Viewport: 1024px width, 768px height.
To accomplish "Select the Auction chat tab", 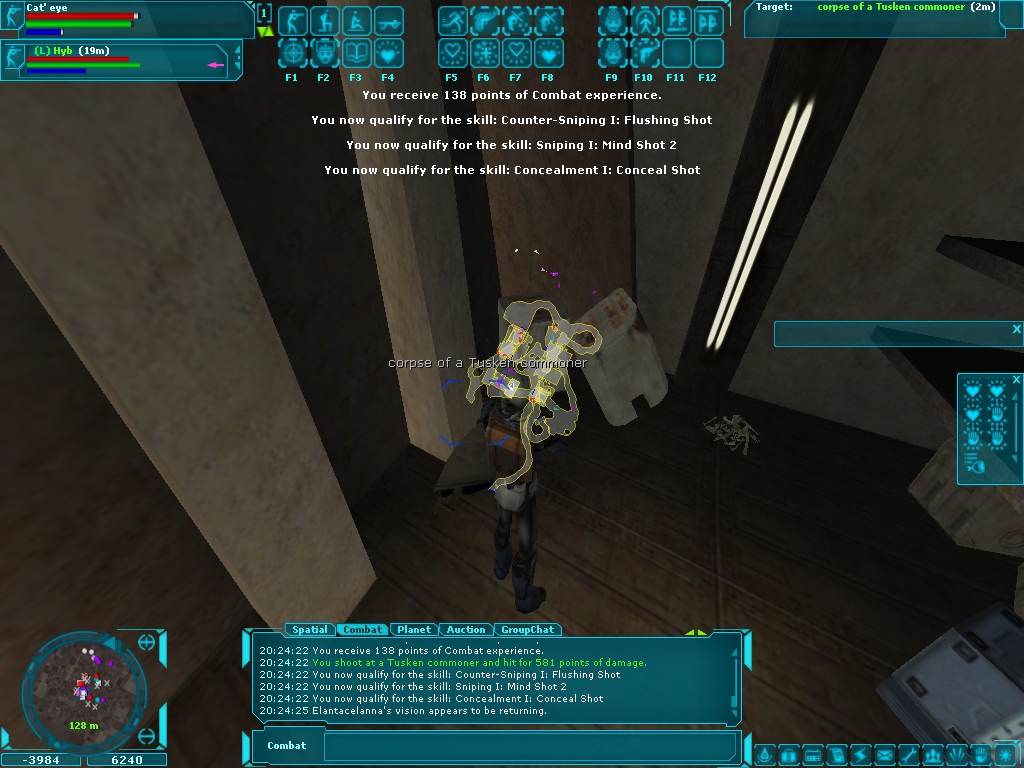I will (466, 630).
